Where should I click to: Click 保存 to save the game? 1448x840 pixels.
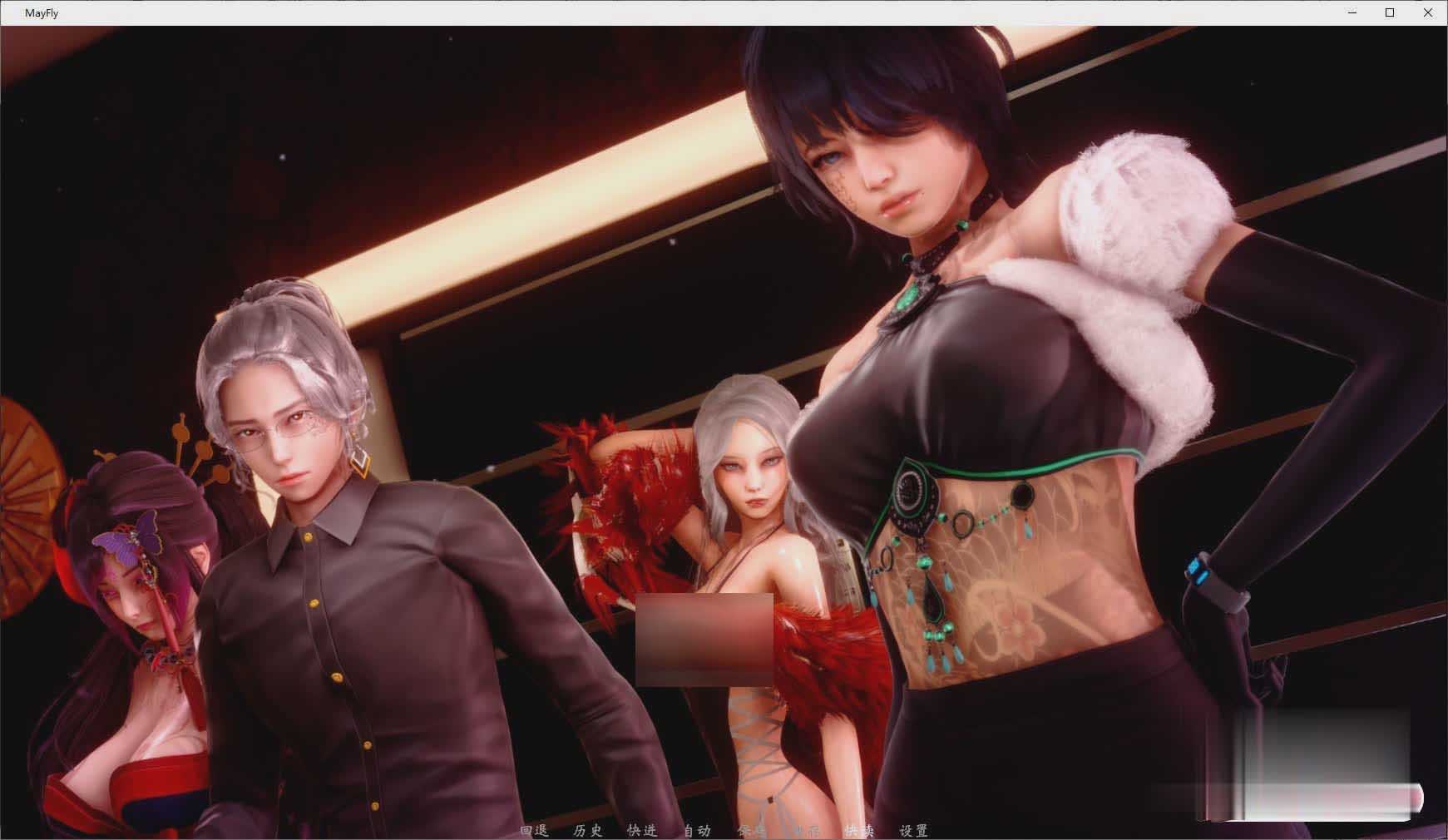(x=750, y=830)
